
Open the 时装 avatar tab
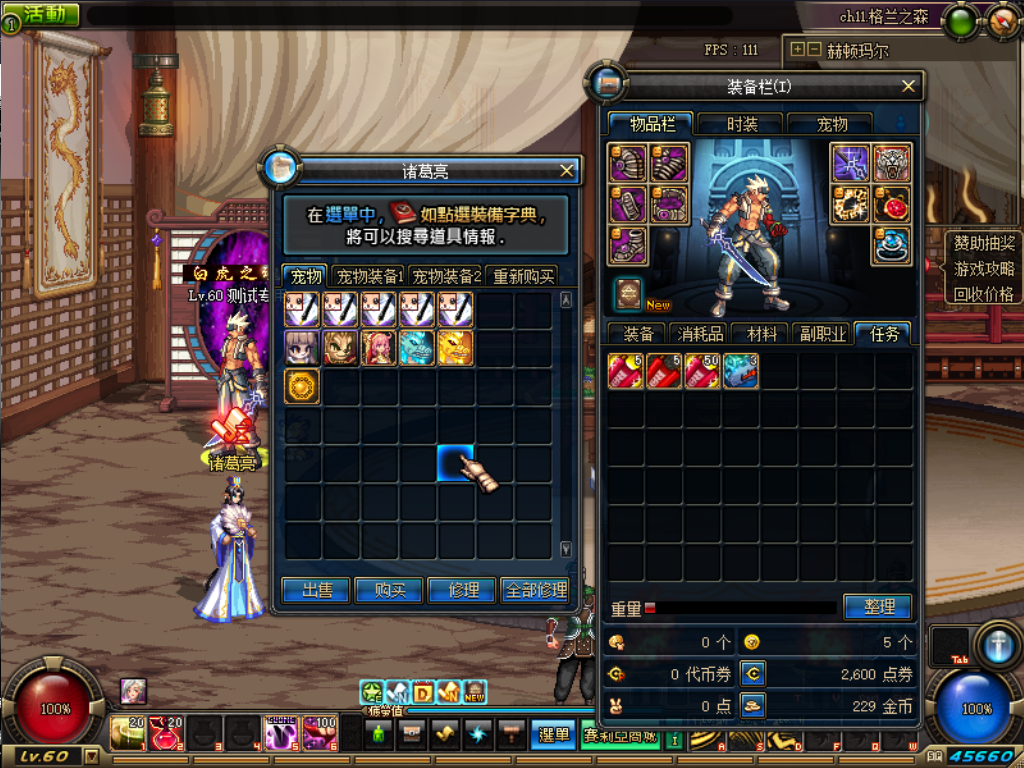[741, 124]
